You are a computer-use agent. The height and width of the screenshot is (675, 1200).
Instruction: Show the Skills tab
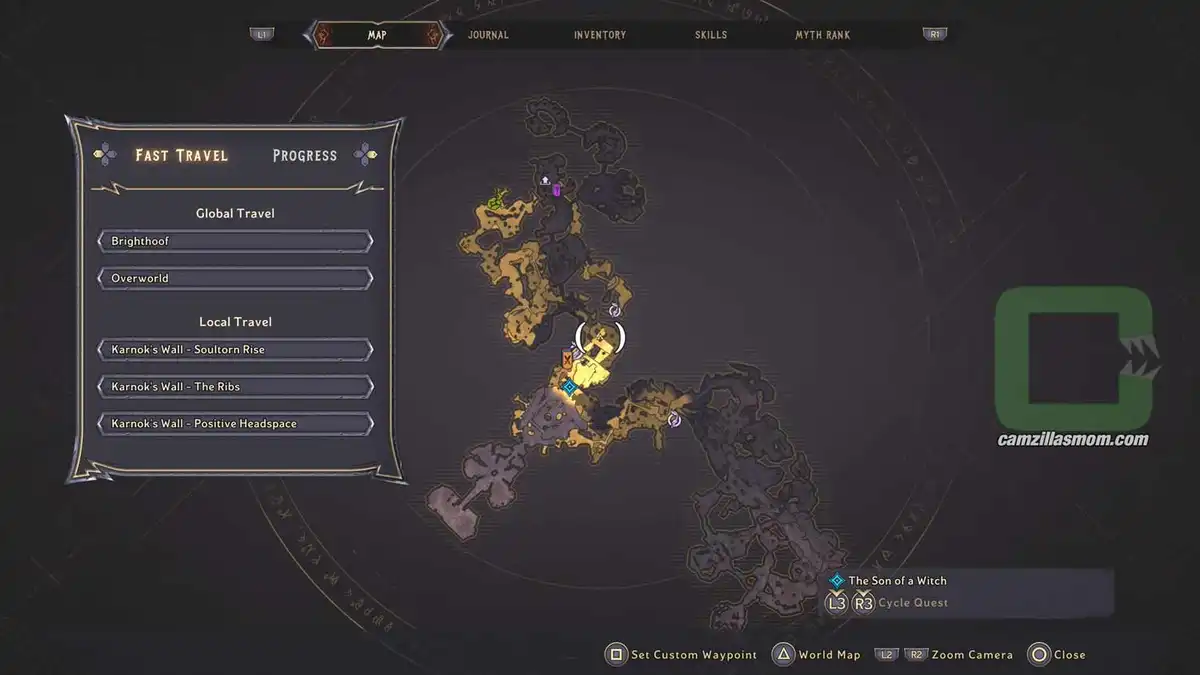711,35
